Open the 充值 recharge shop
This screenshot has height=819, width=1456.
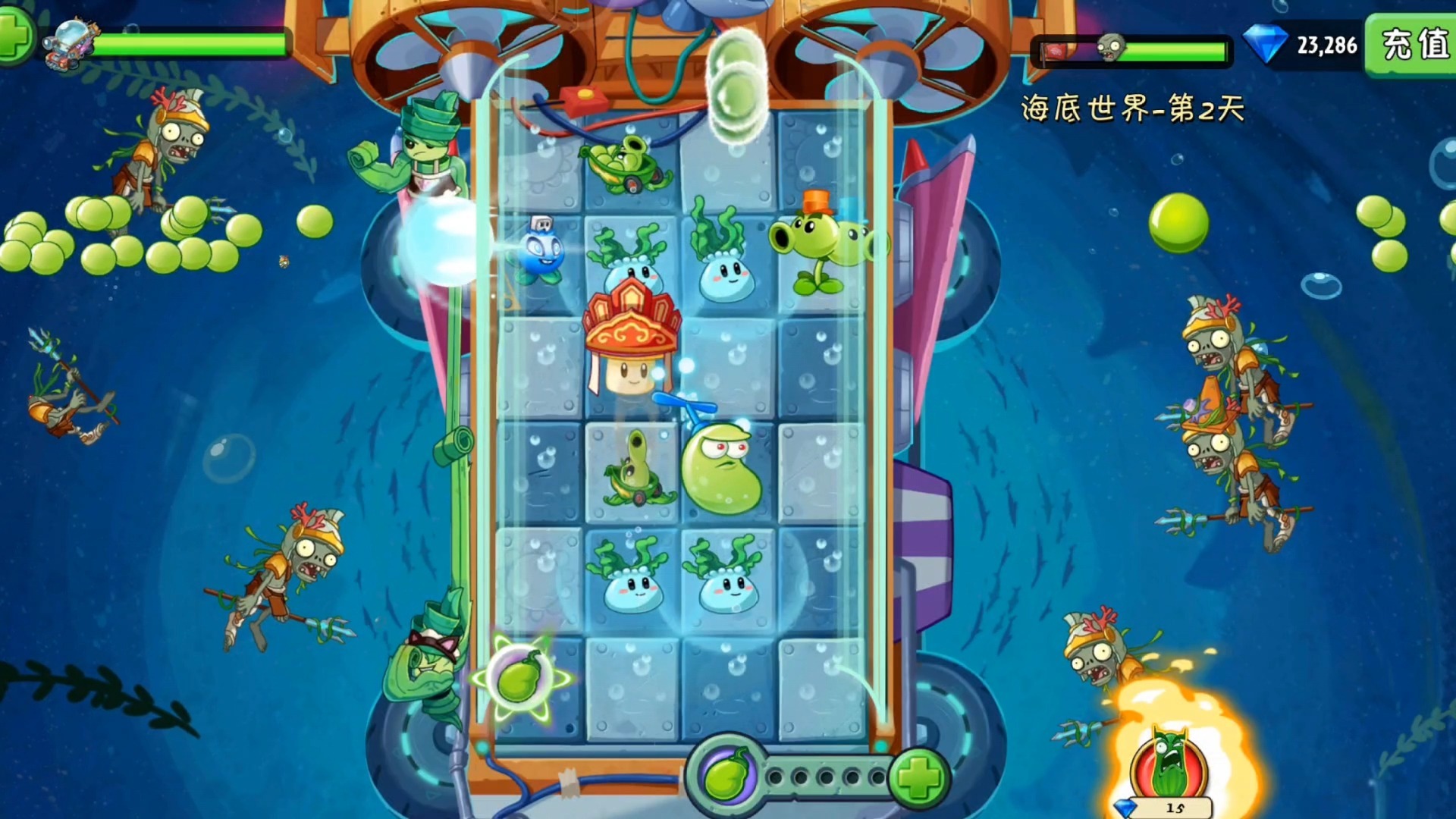pos(1412,45)
